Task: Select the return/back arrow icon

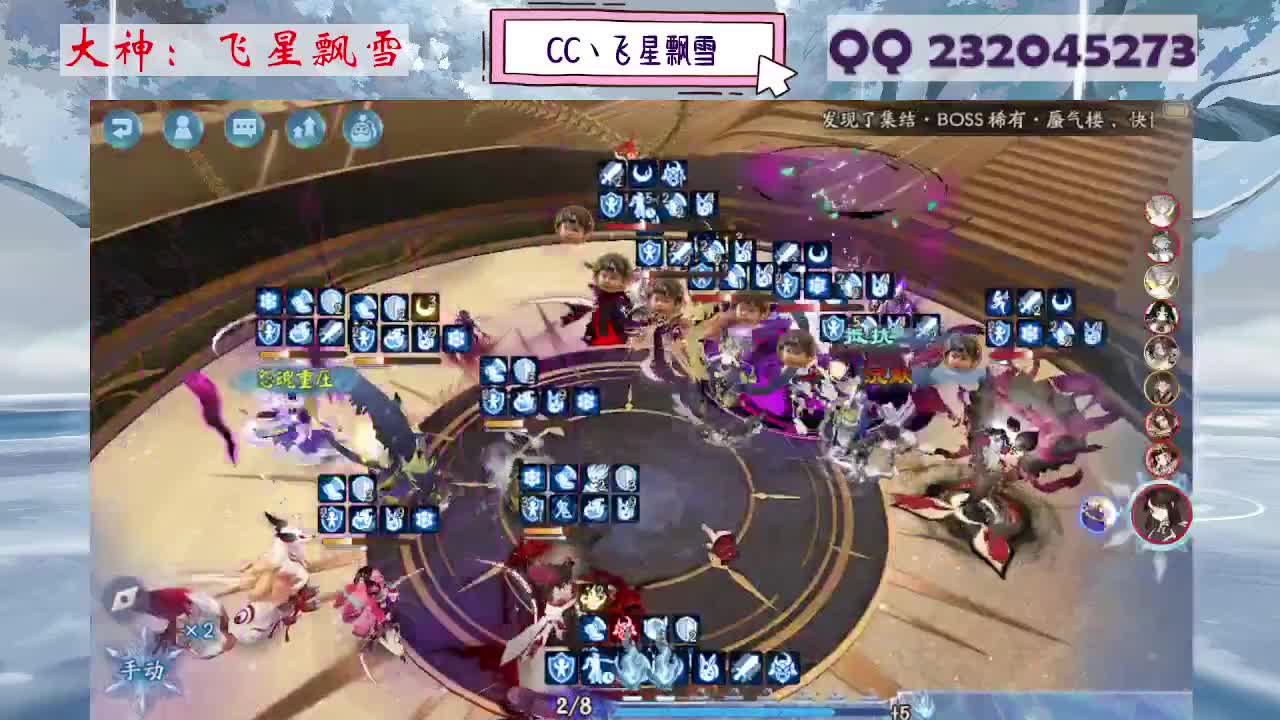Action: (121, 129)
